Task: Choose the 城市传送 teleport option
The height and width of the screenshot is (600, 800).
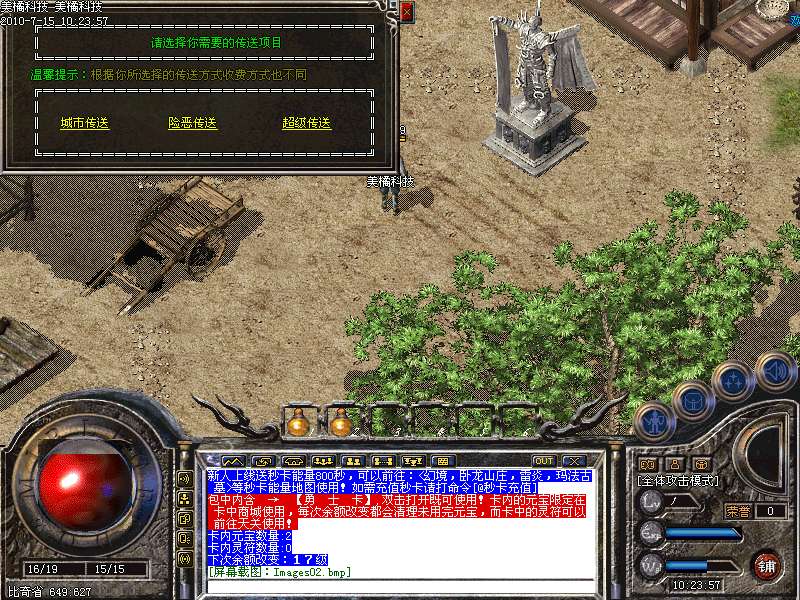Action: 84,123
